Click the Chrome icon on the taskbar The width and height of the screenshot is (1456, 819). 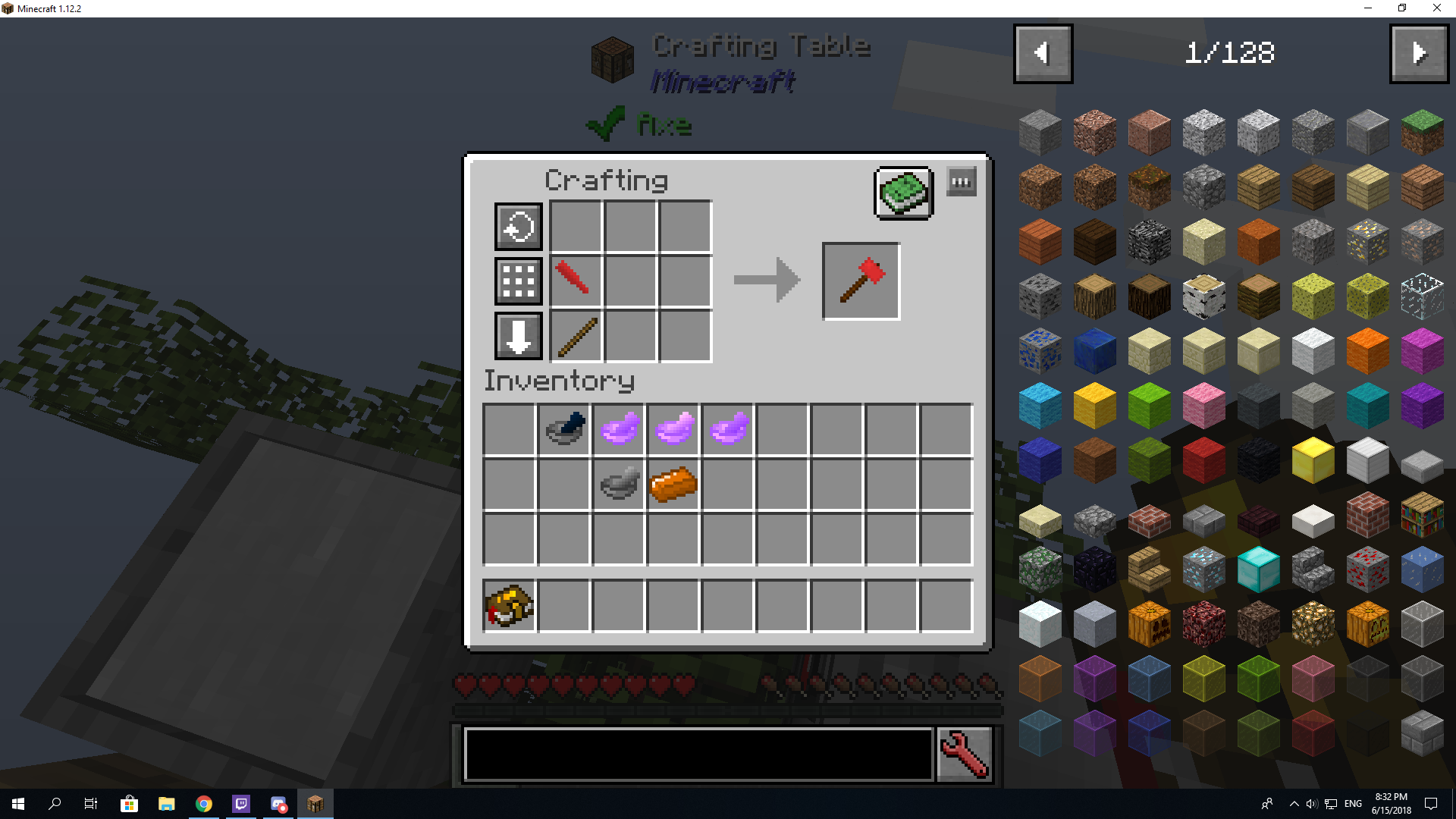[202, 804]
